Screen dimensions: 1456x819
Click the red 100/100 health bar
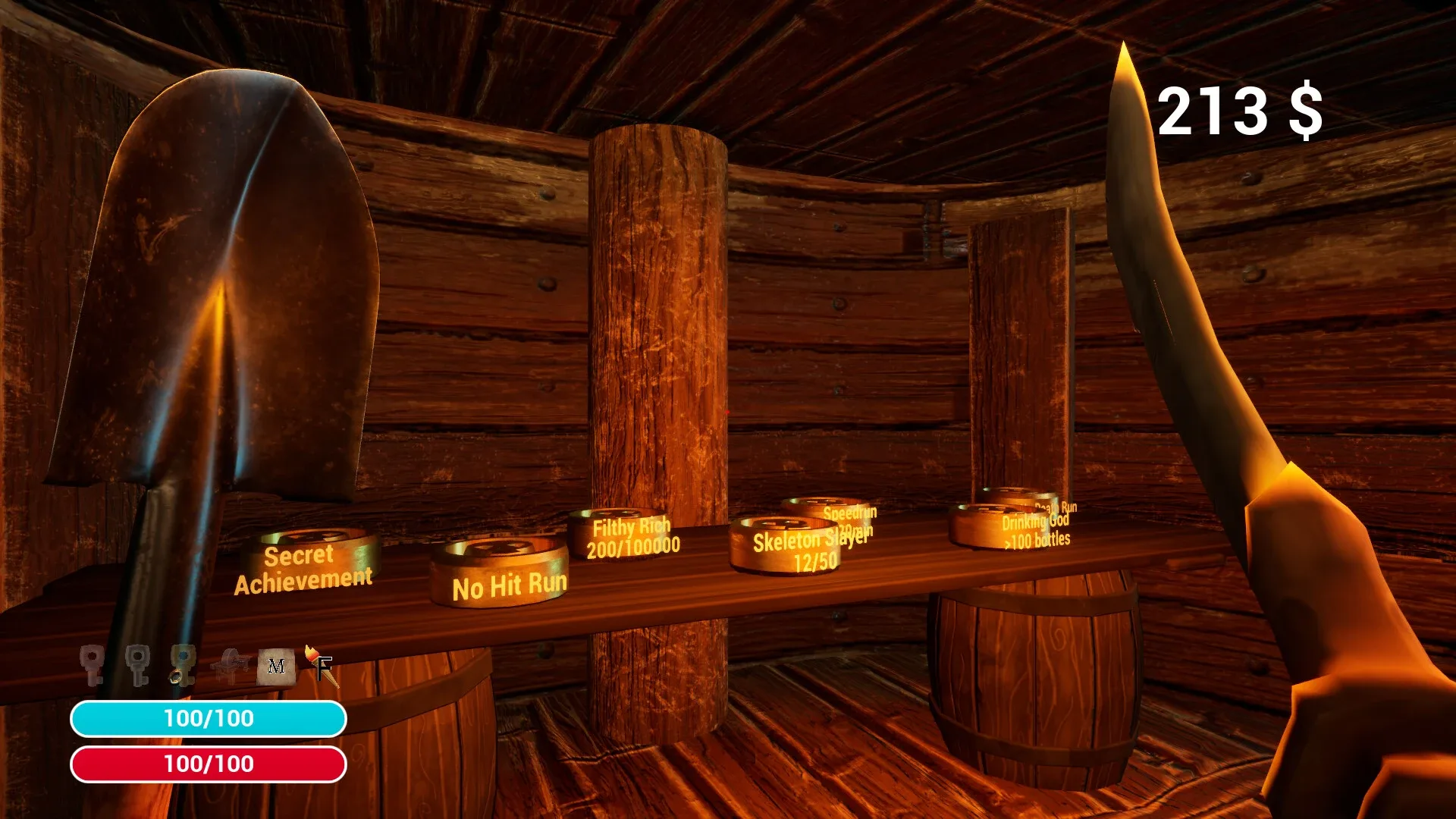click(x=209, y=765)
